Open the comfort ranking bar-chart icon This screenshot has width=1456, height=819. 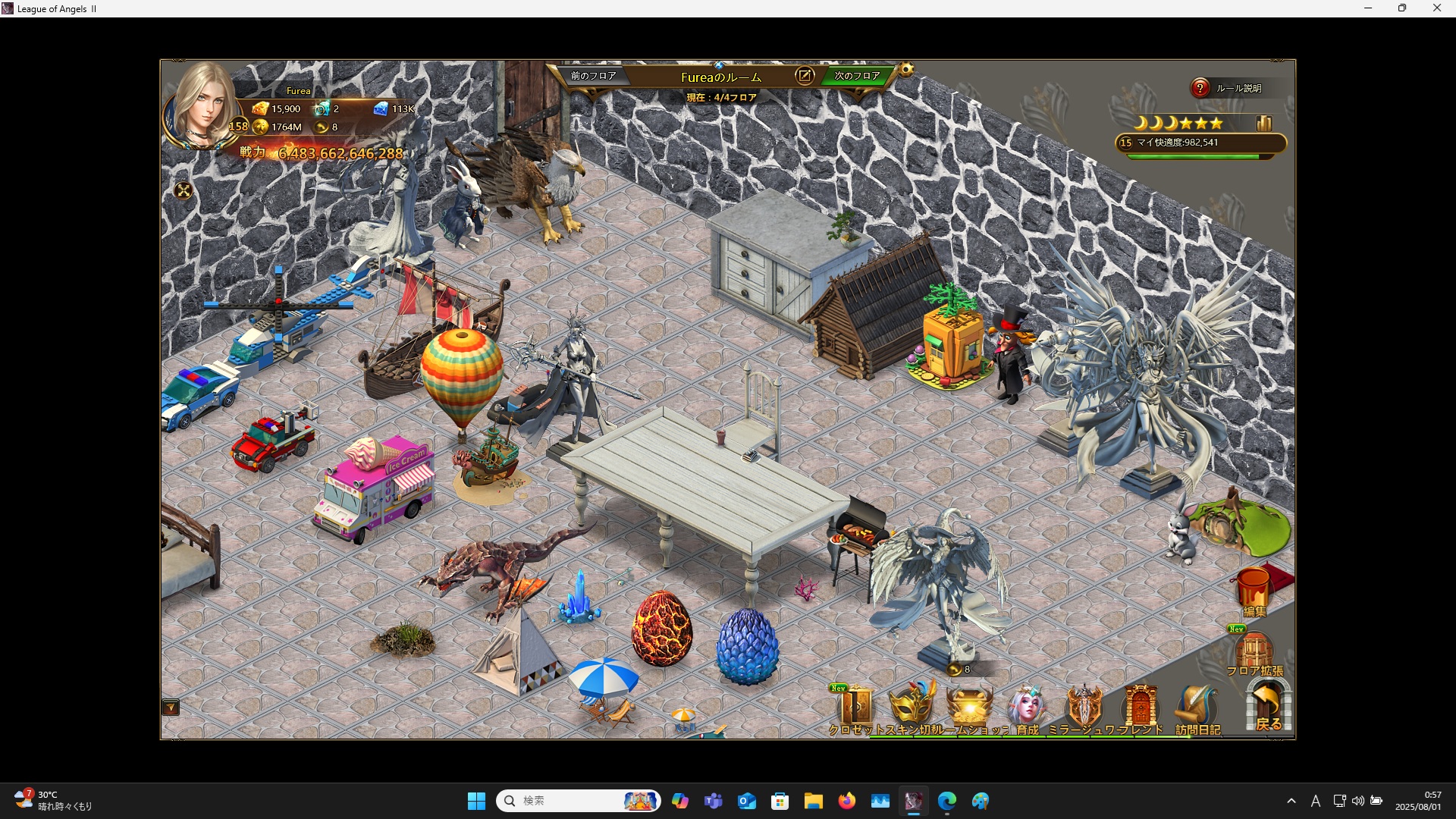pyautogui.click(x=1264, y=123)
